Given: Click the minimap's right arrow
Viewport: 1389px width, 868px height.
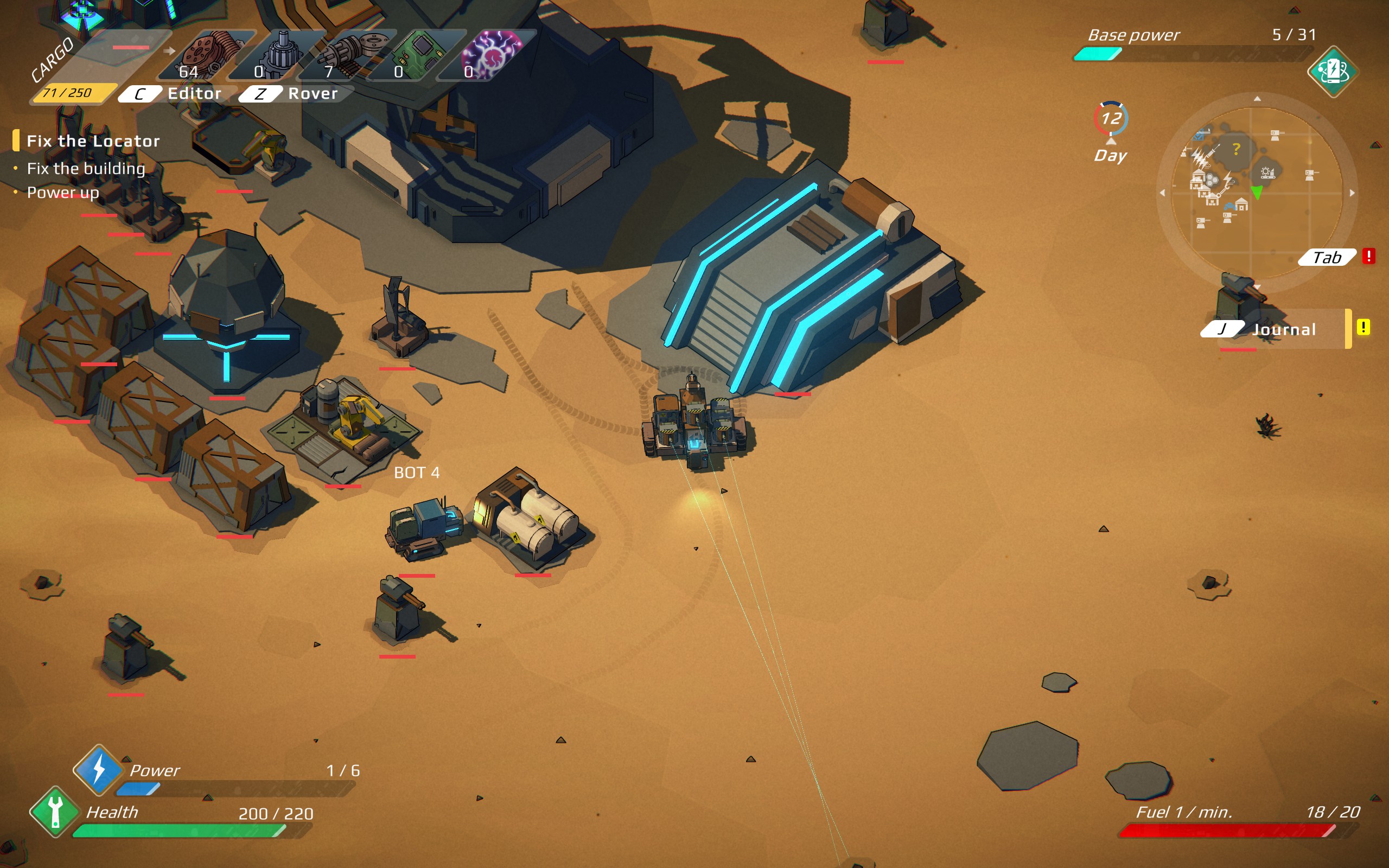Looking at the screenshot, I should coord(1352,193).
